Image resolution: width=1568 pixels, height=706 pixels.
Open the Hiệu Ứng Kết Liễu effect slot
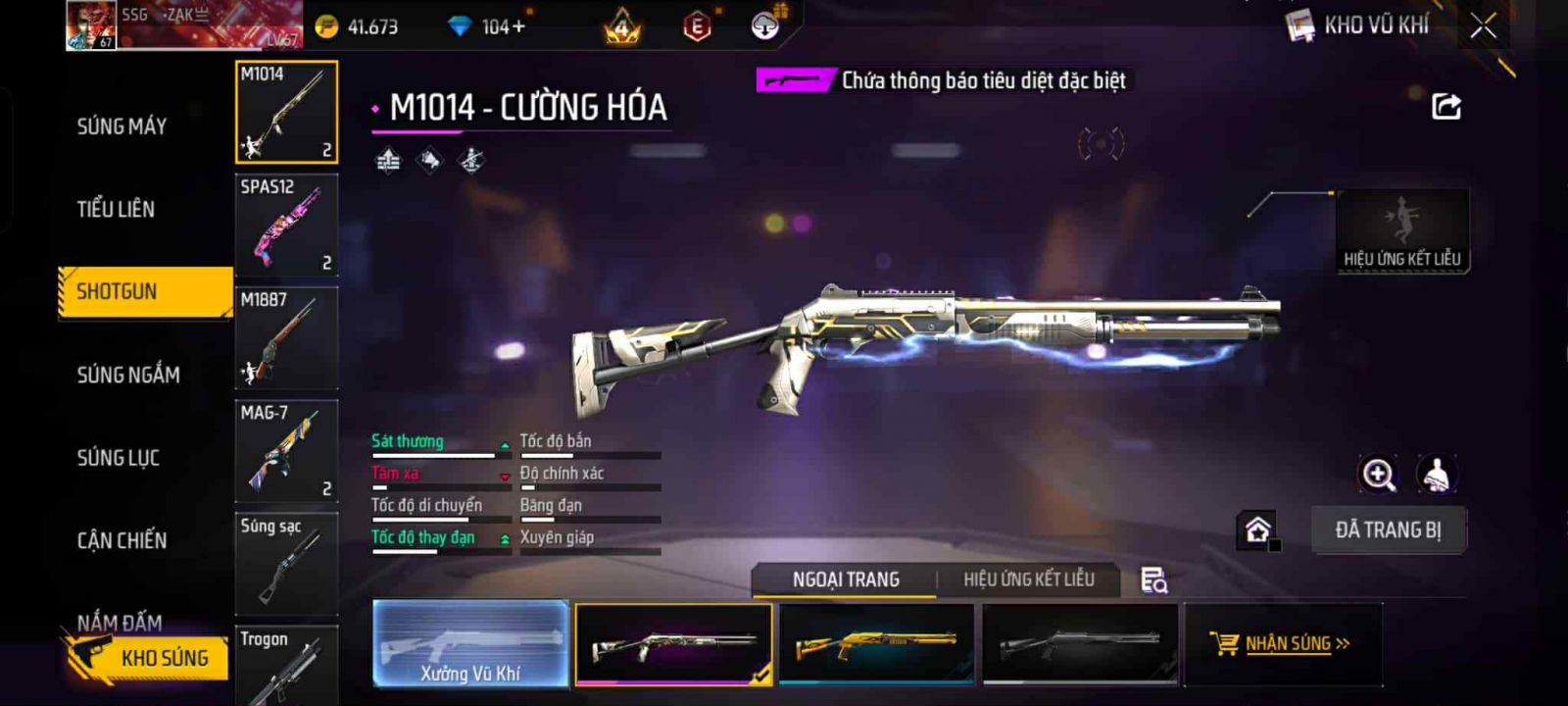[1402, 230]
